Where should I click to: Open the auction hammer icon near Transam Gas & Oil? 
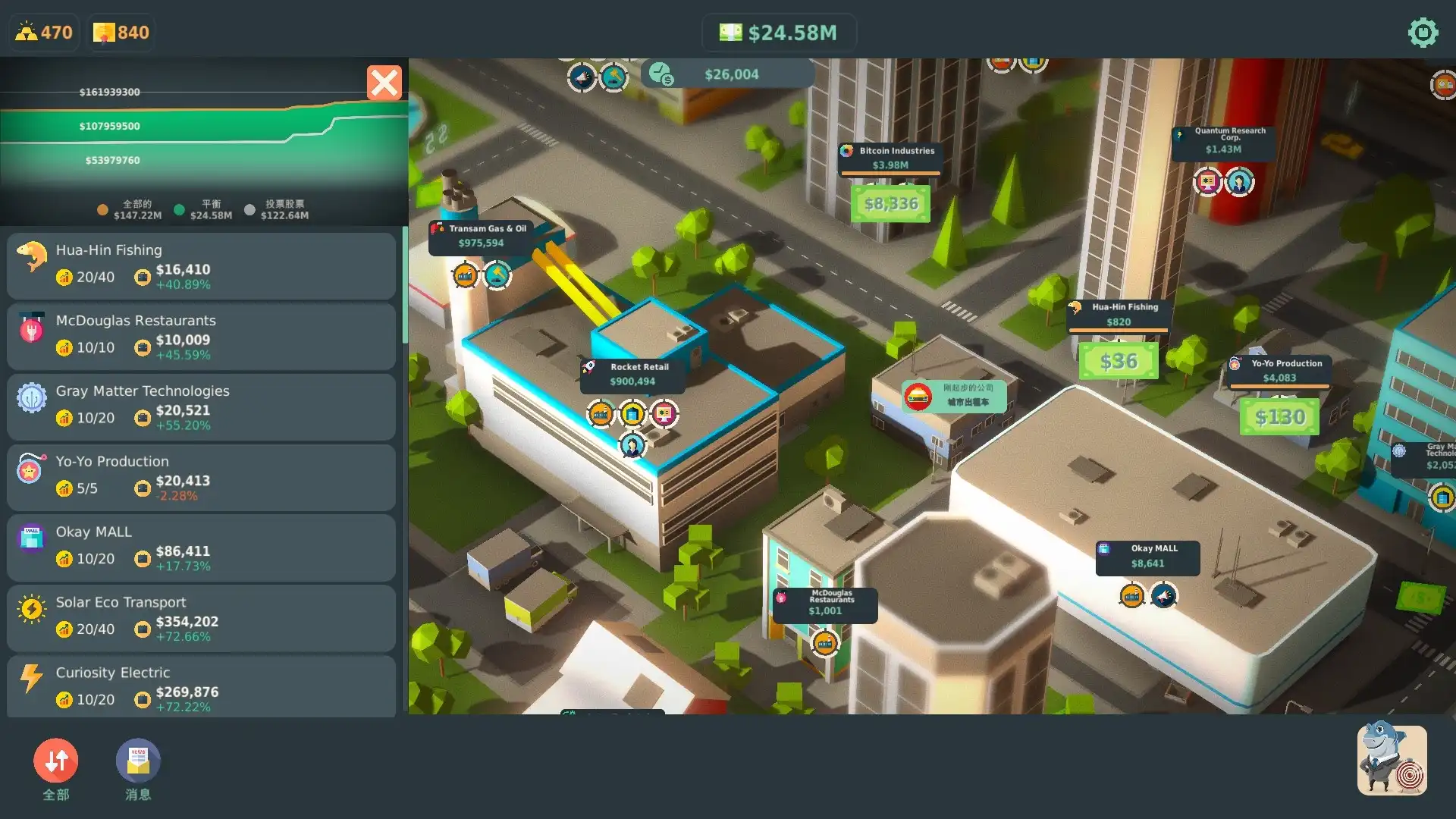(x=497, y=275)
